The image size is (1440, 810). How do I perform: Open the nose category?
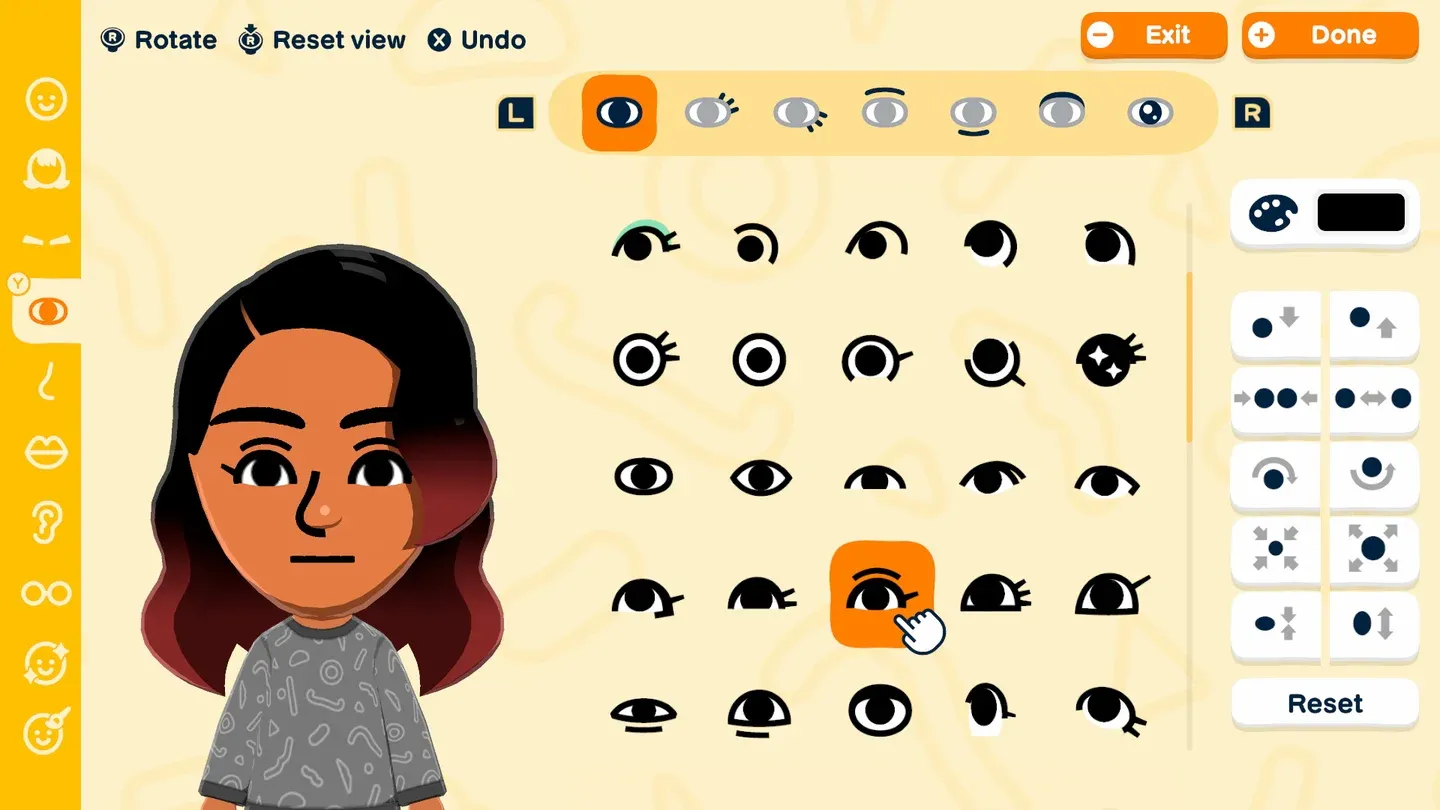coord(45,382)
